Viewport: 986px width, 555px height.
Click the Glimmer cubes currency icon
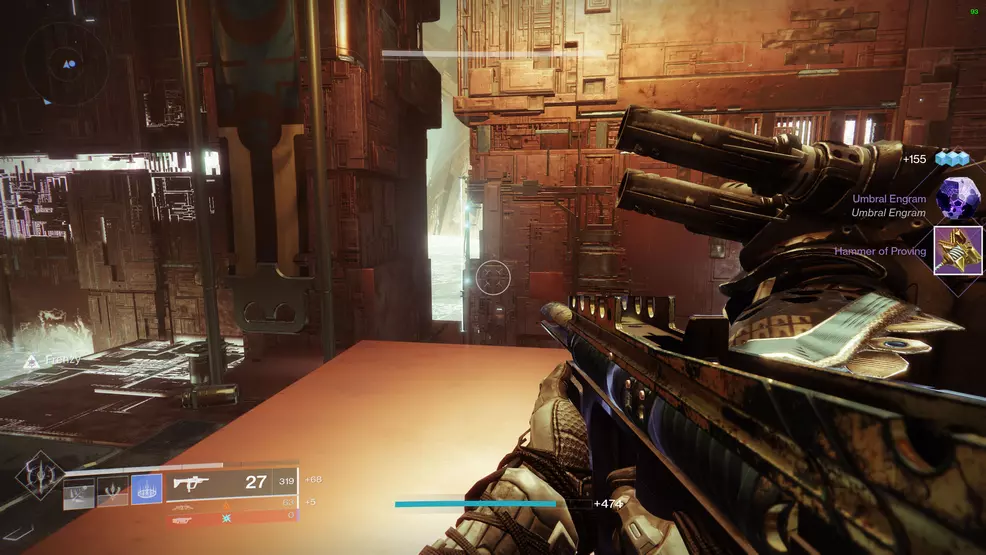click(952, 158)
